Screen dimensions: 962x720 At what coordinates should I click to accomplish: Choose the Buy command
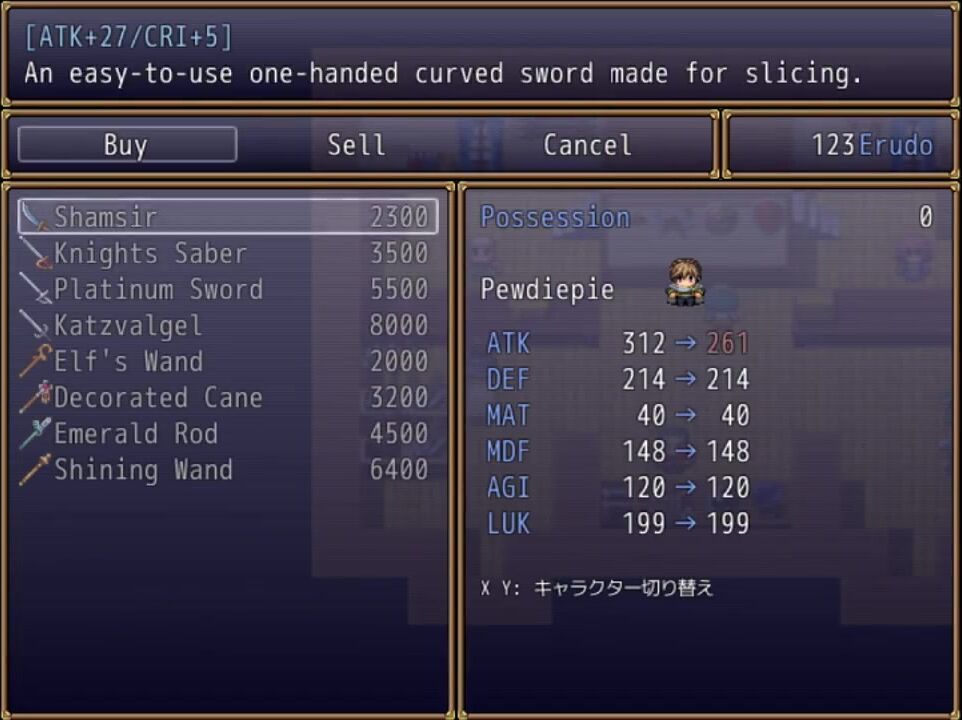pyautogui.click(x=127, y=145)
